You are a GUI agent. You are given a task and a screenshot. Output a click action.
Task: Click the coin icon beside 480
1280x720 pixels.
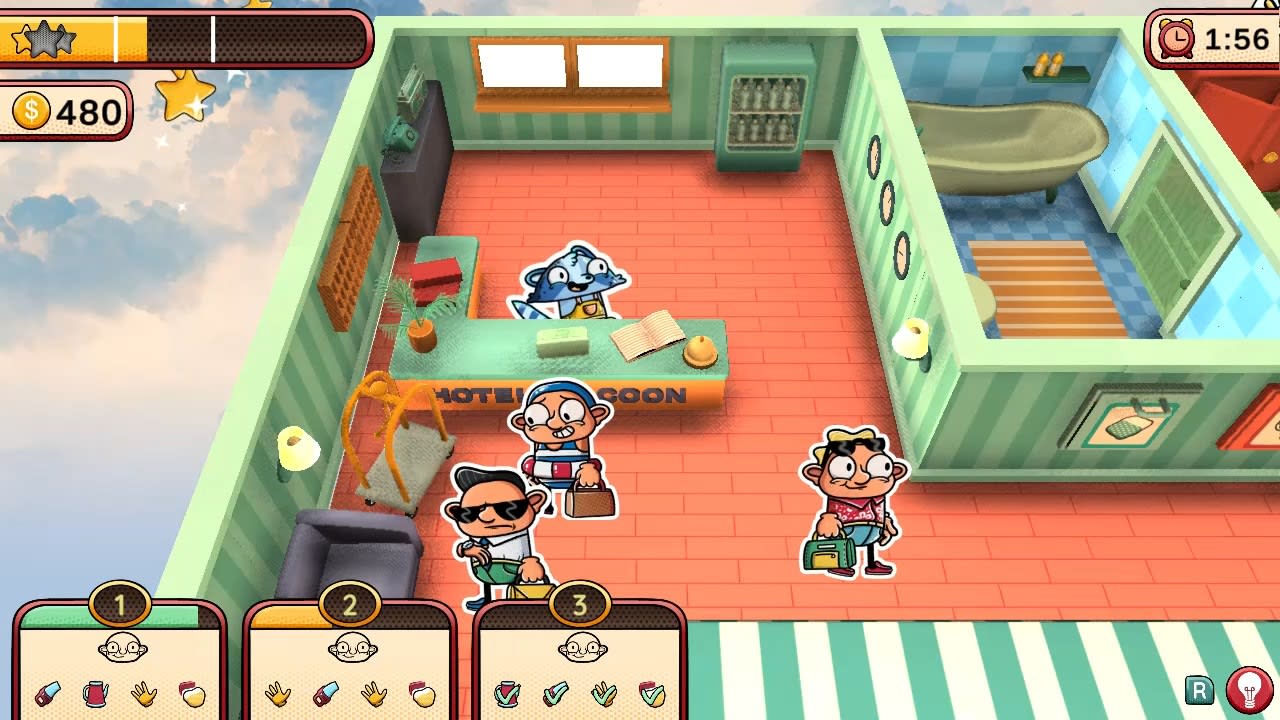point(32,112)
